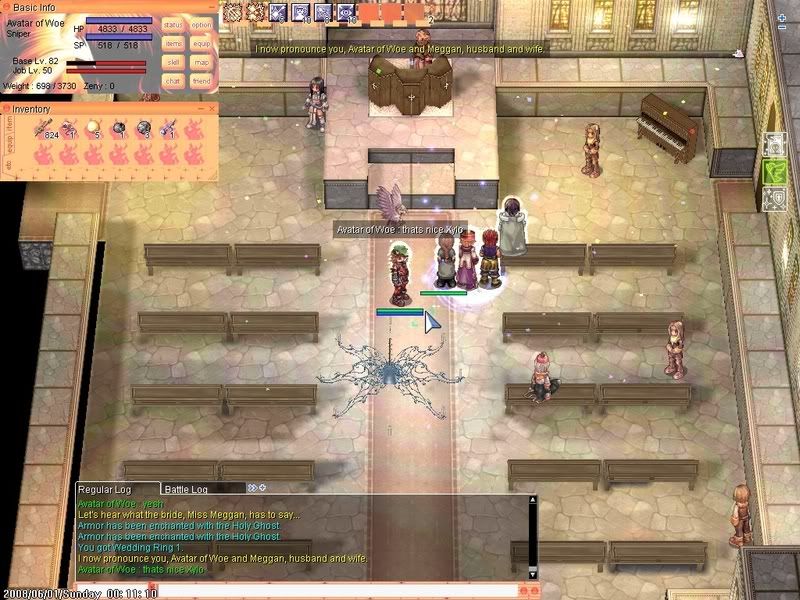The width and height of the screenshot is (800, 600).
Task: Open the status window button
Action: point(173,24)
